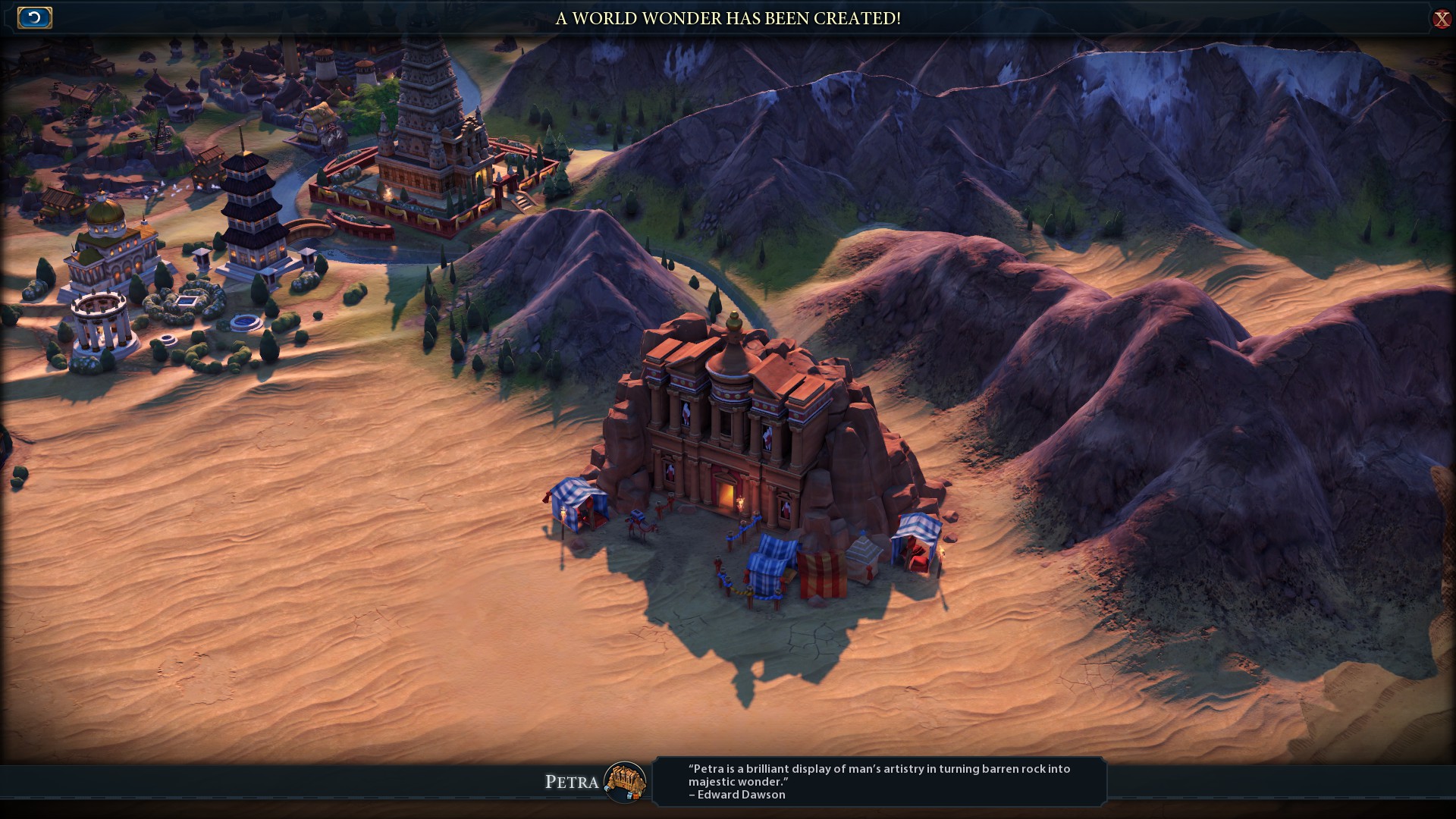Click the Petra wonder icon

(625, 782)
